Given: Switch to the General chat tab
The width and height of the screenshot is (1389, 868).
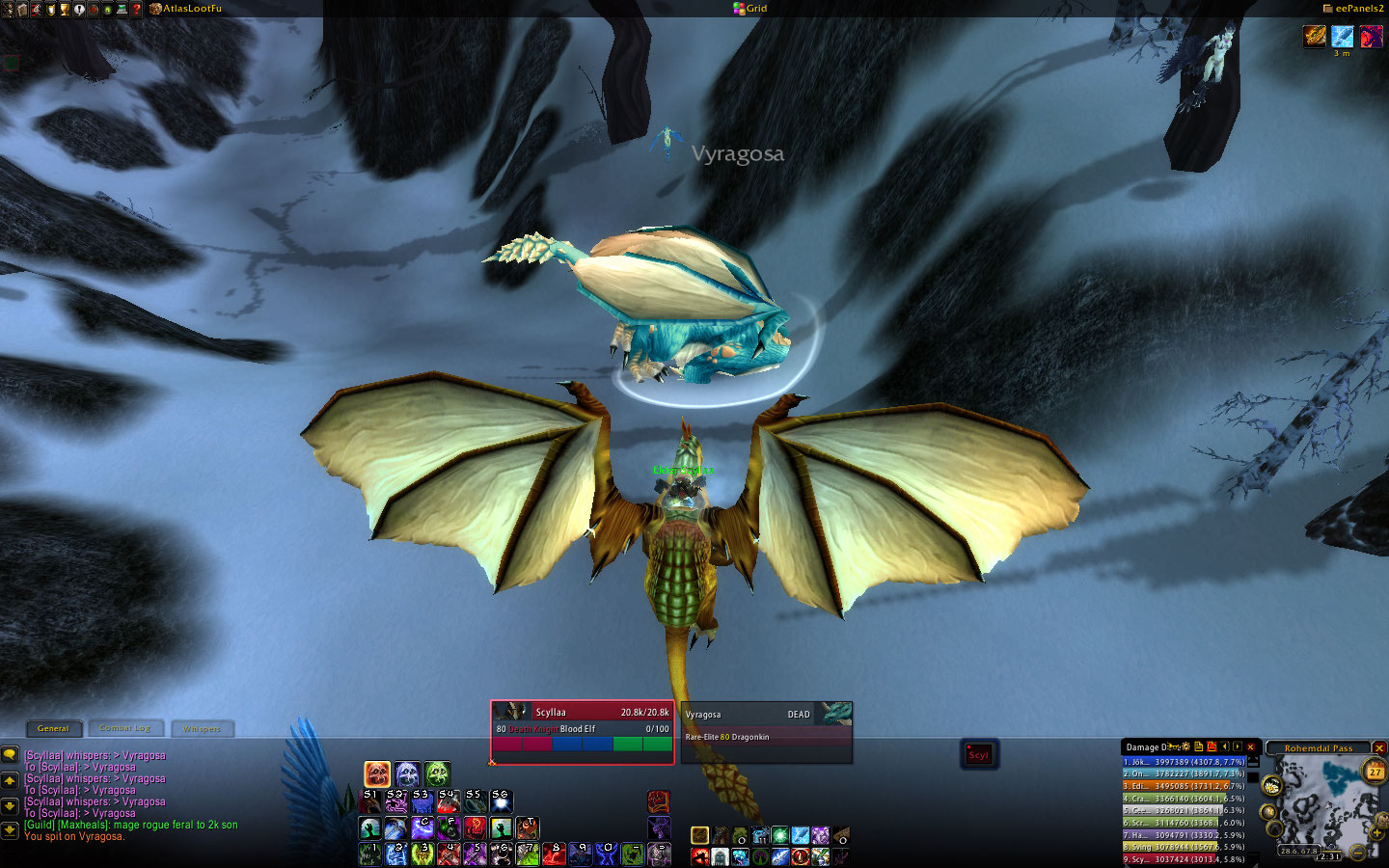Looking at the screenshot, I should [x=53, y=729].
